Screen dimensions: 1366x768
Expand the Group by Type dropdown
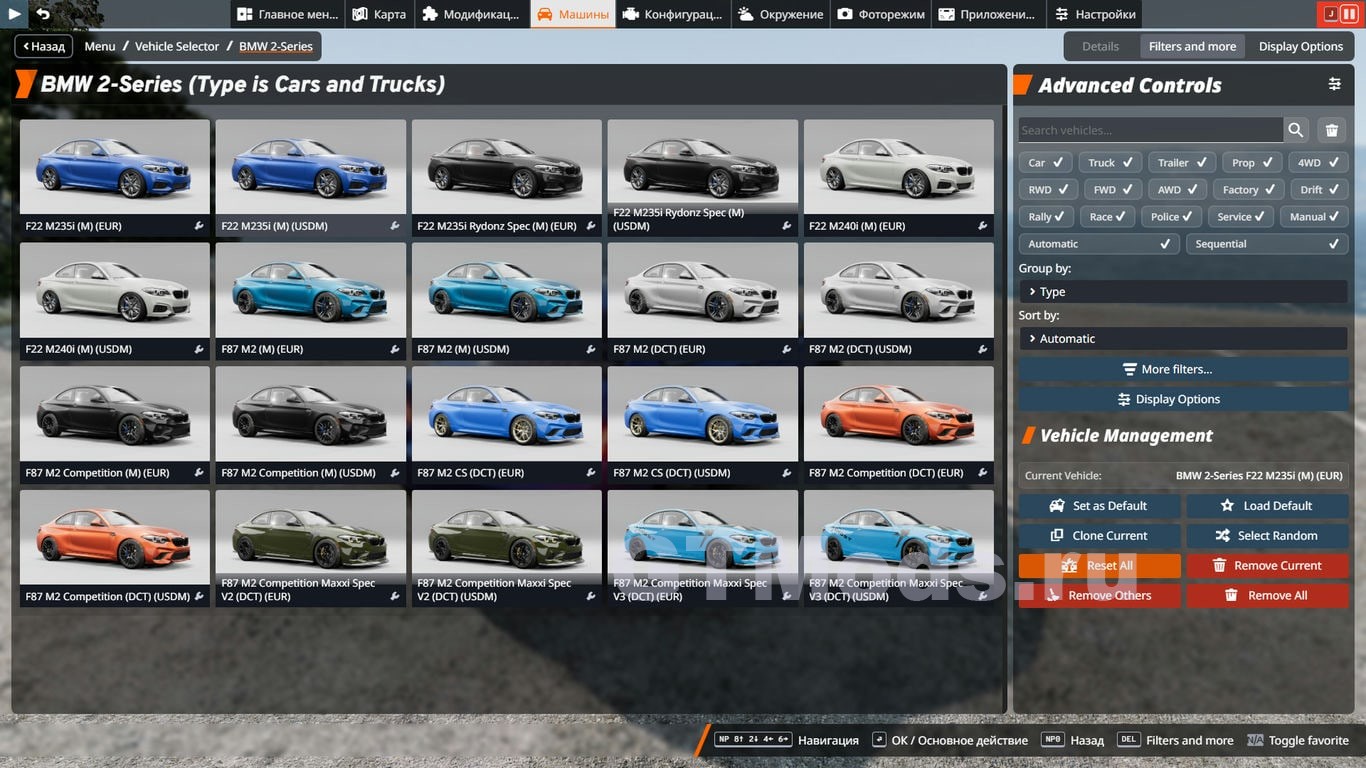1183,292
